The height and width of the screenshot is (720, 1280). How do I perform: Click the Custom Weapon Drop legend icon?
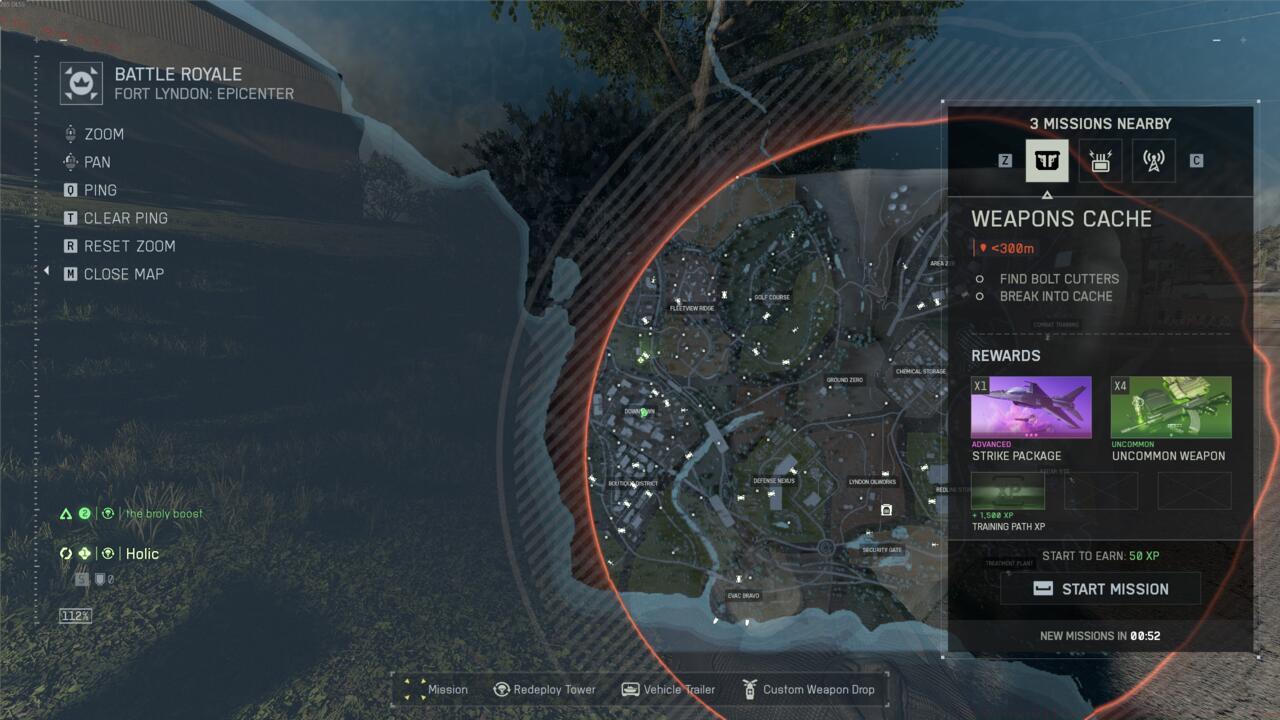748,689
